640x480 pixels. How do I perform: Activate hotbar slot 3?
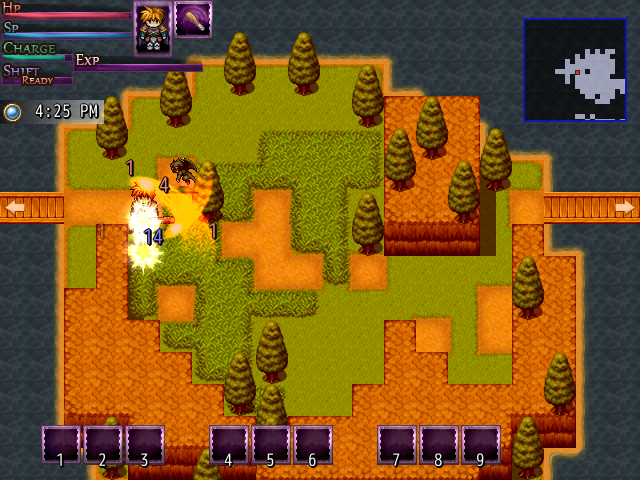tap(145, 445)
